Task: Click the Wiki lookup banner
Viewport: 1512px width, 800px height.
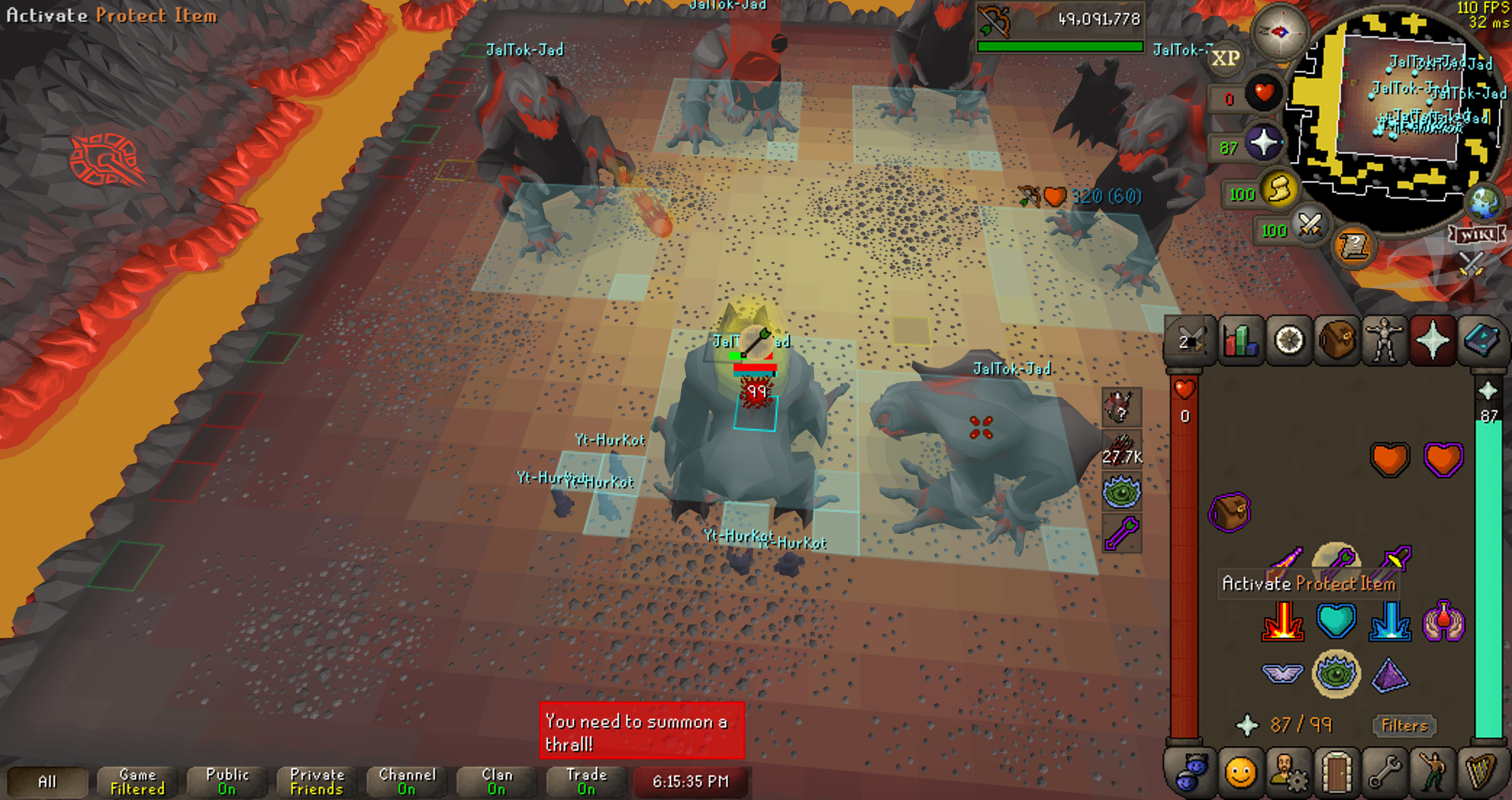Action: tap(1477, 235)
